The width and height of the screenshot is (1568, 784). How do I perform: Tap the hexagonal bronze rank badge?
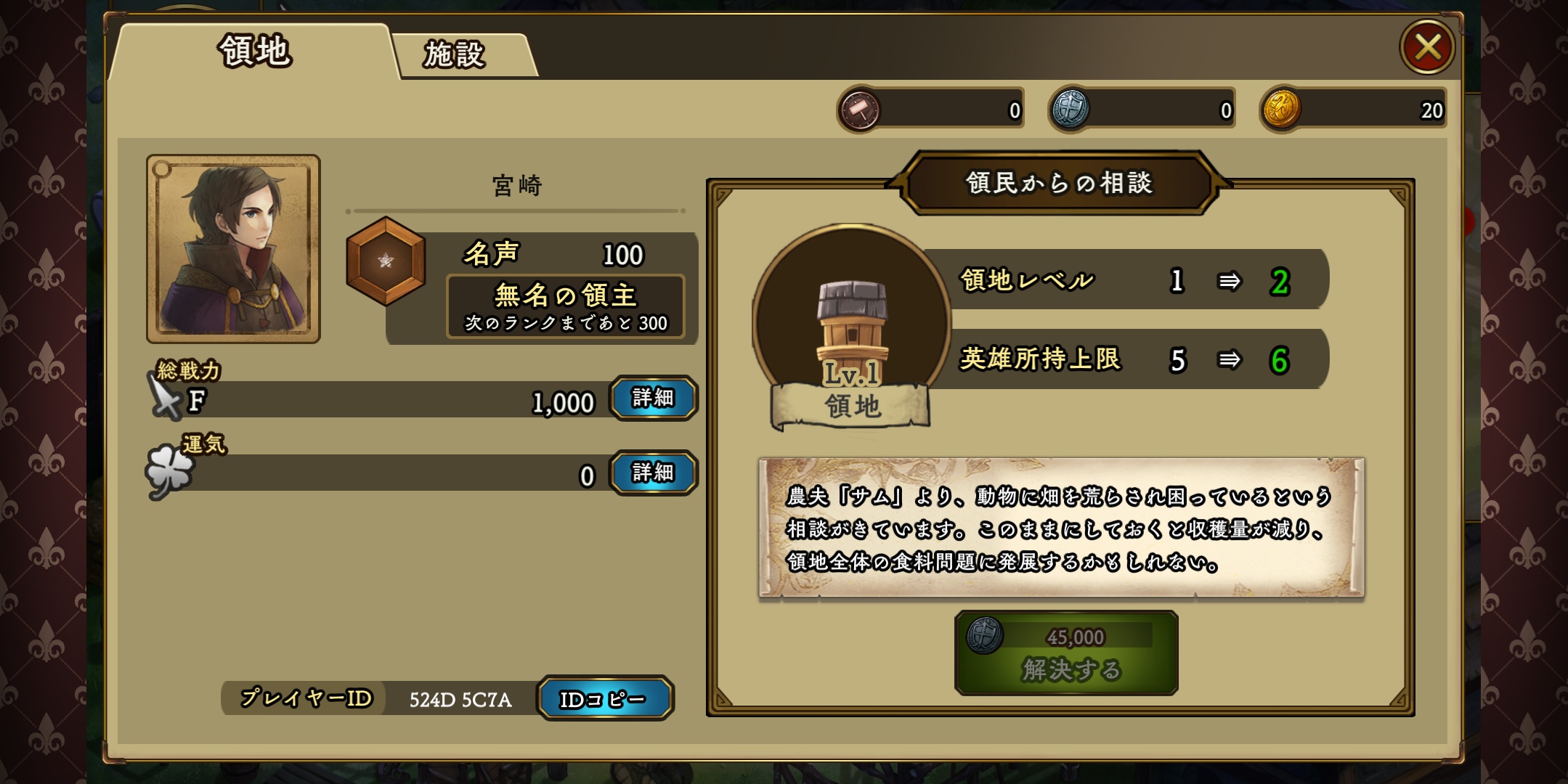(x=386, y=261)
